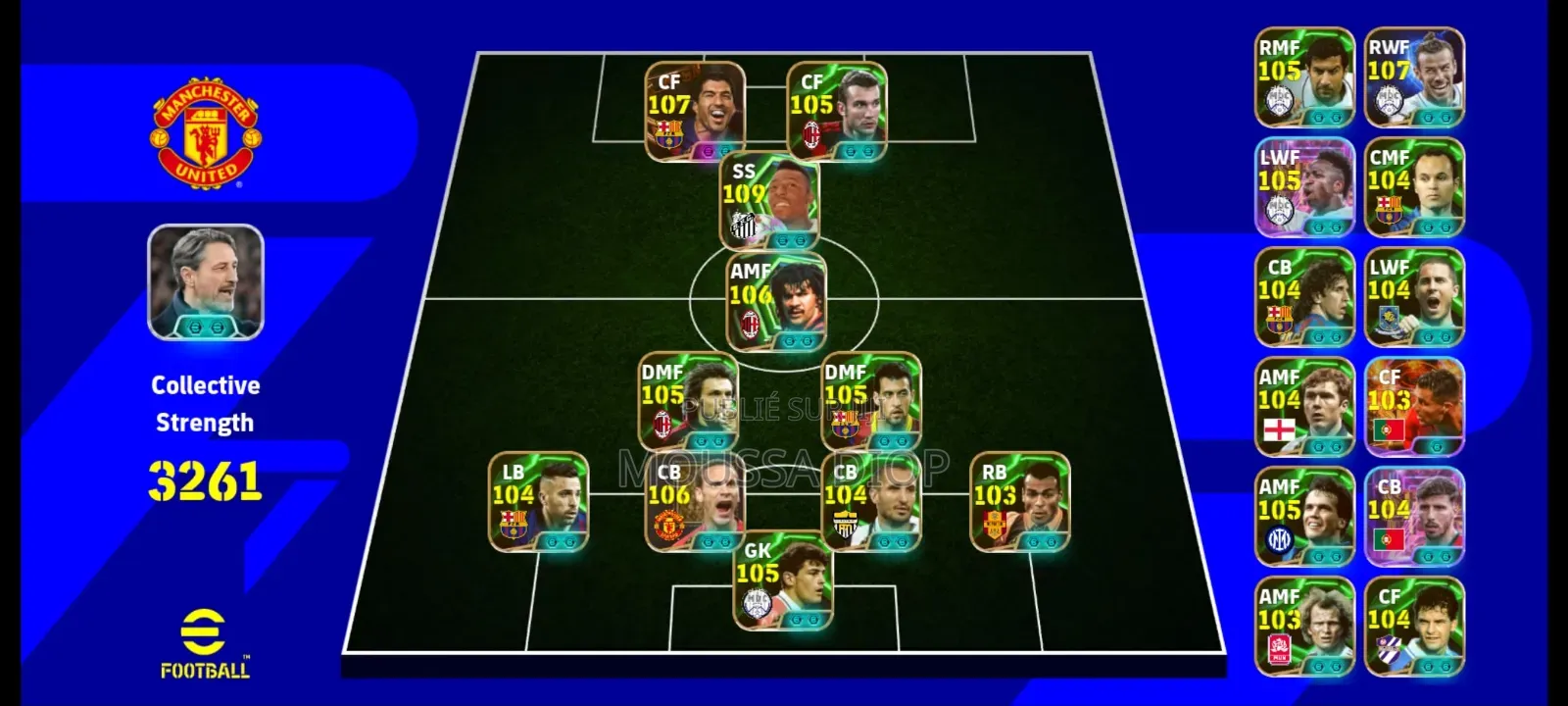Select the CB 106 Manchester United card
The width and height of the screenshot is (1568, 706).
[694, 501]
